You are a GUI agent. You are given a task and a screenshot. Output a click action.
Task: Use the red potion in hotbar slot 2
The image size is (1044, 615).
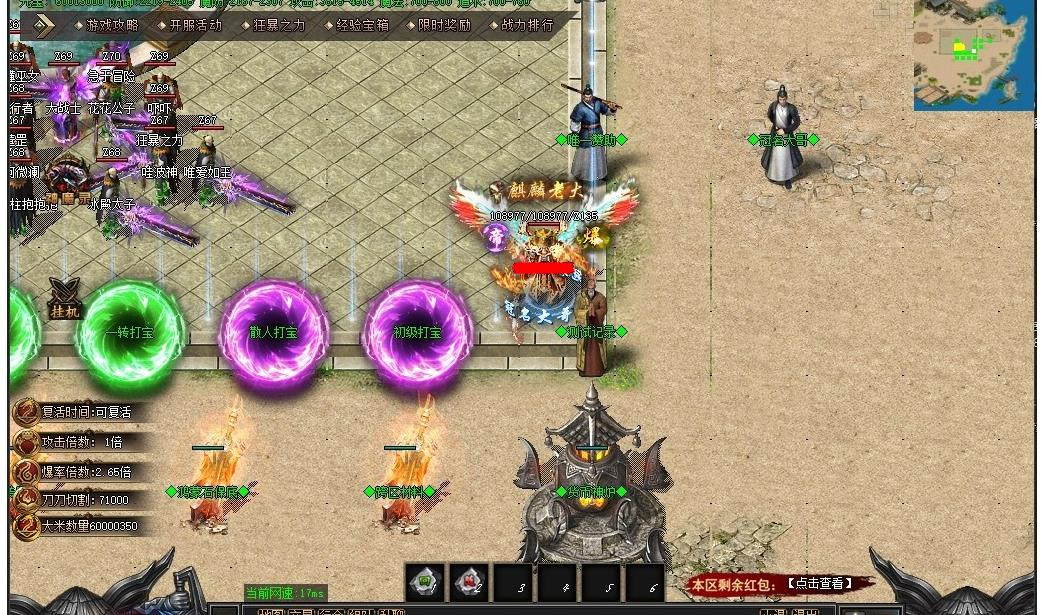pyautogui.click(x=469, y=581)
